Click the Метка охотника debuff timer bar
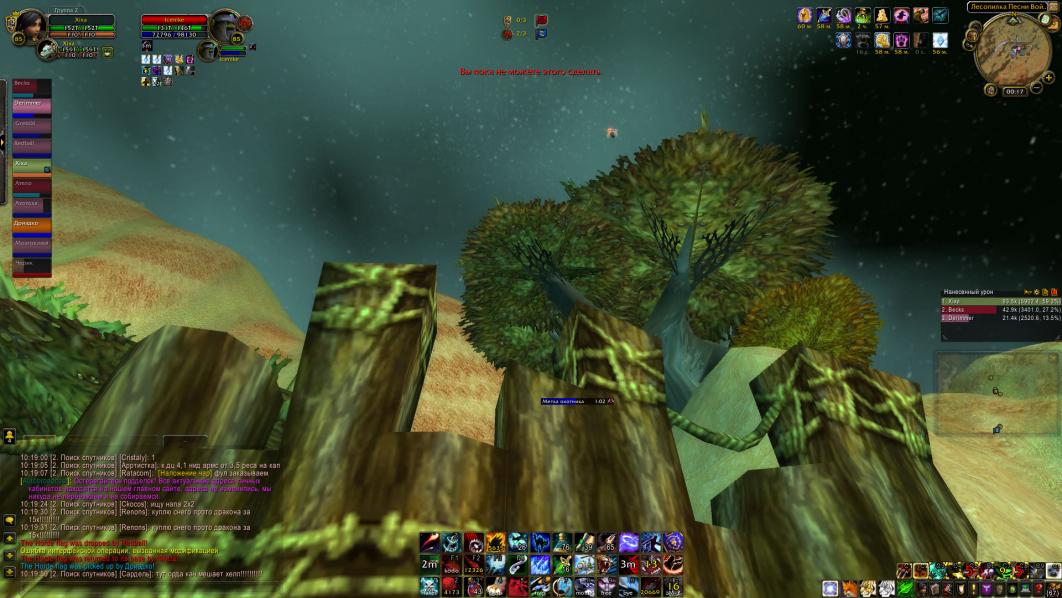 576,401
